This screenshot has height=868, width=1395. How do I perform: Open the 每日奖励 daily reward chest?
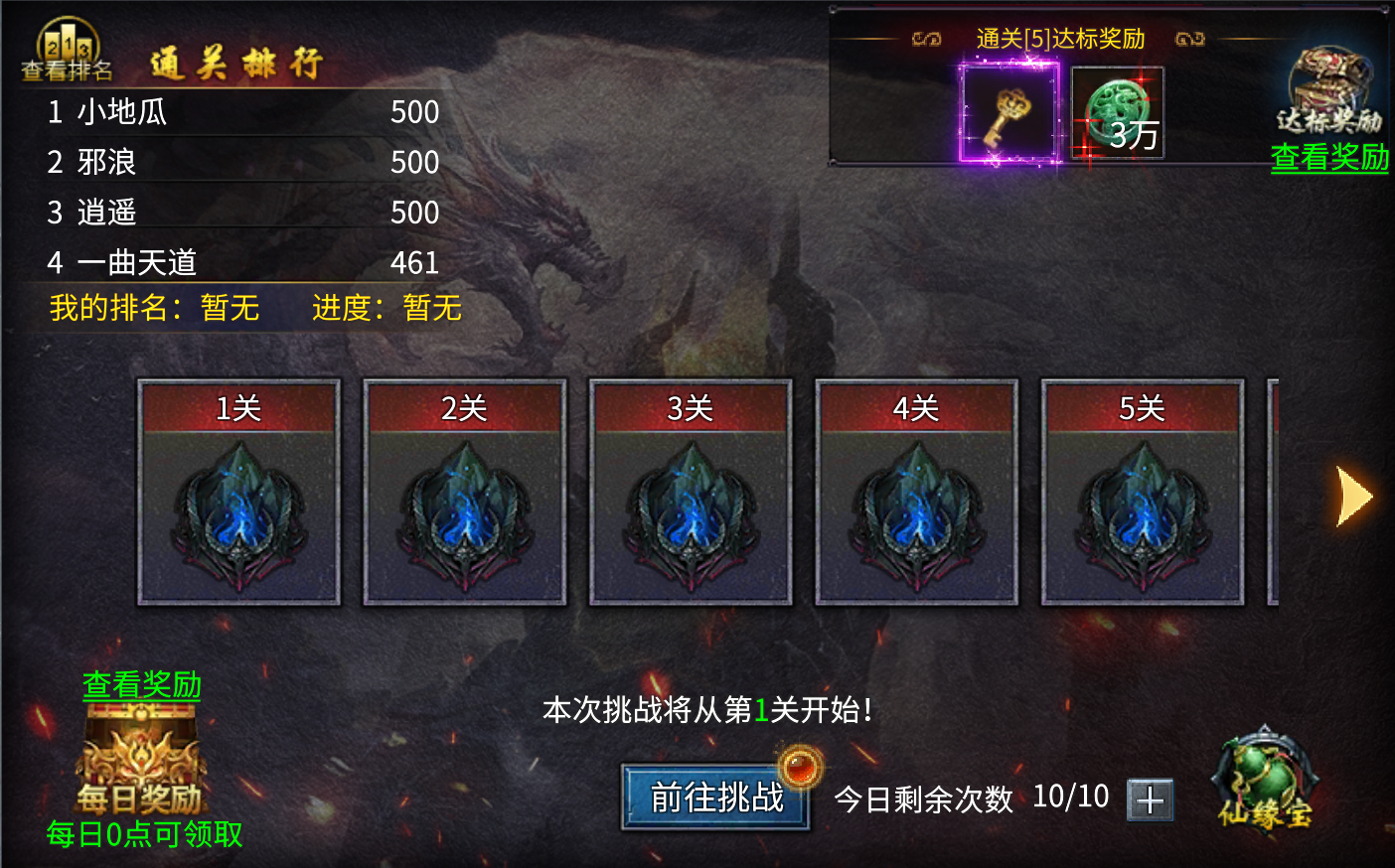[141, 765]
